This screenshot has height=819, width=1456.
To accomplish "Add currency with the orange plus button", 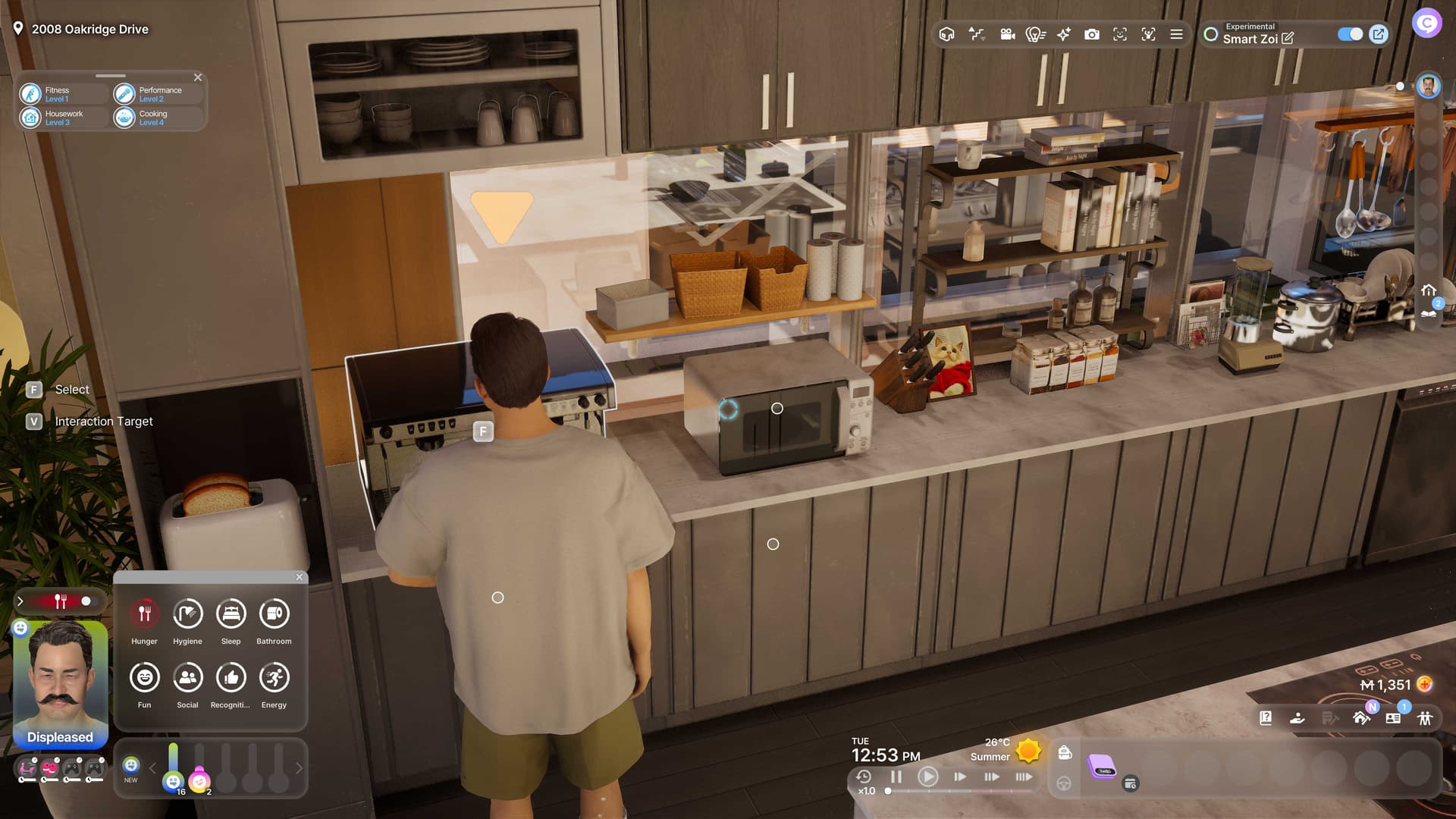I will [x=1425, y=685].
